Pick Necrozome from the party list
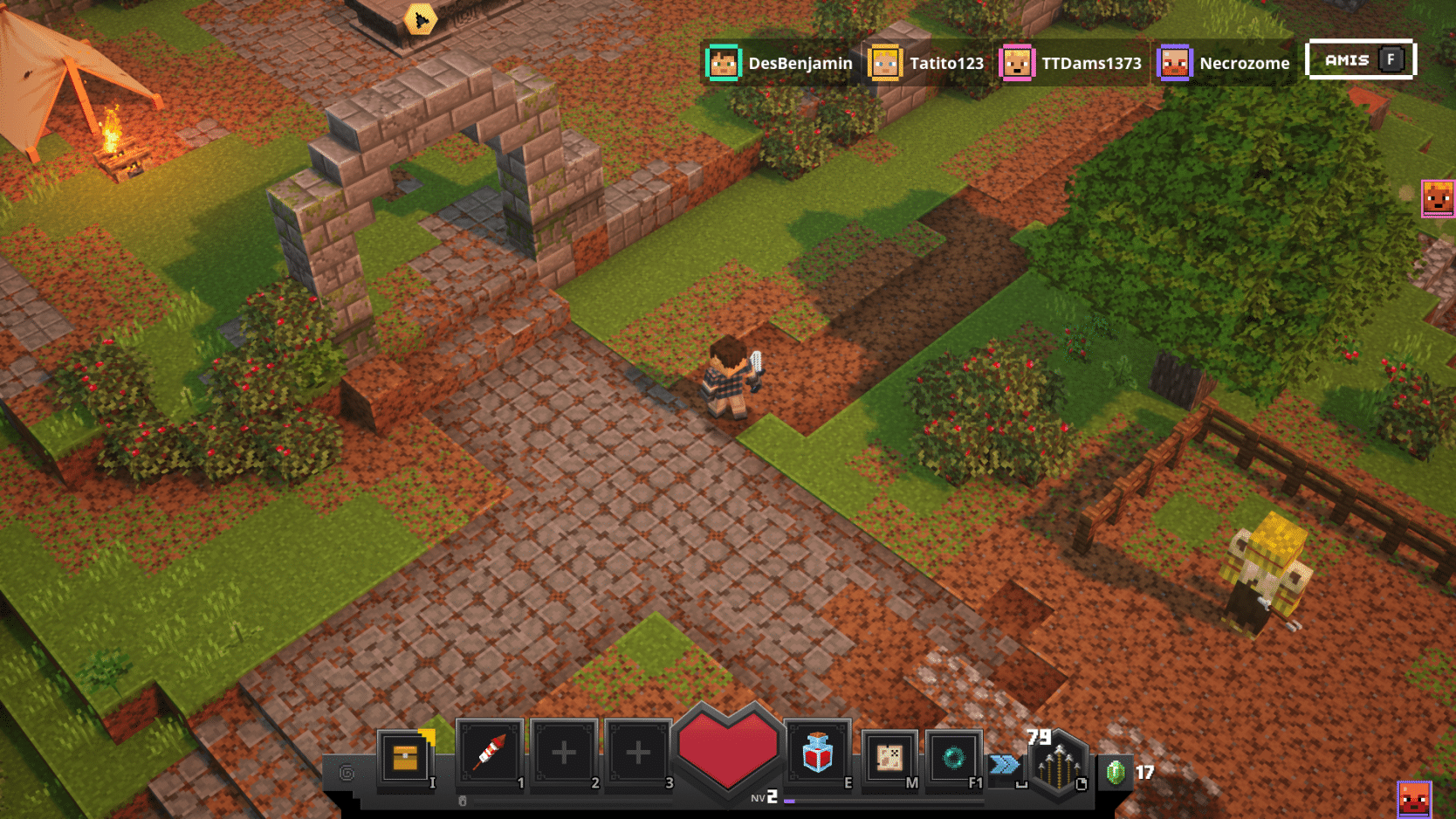The width and height of the screenshot is (1456, 819). pyautogui.click(x=1224, y=63)
